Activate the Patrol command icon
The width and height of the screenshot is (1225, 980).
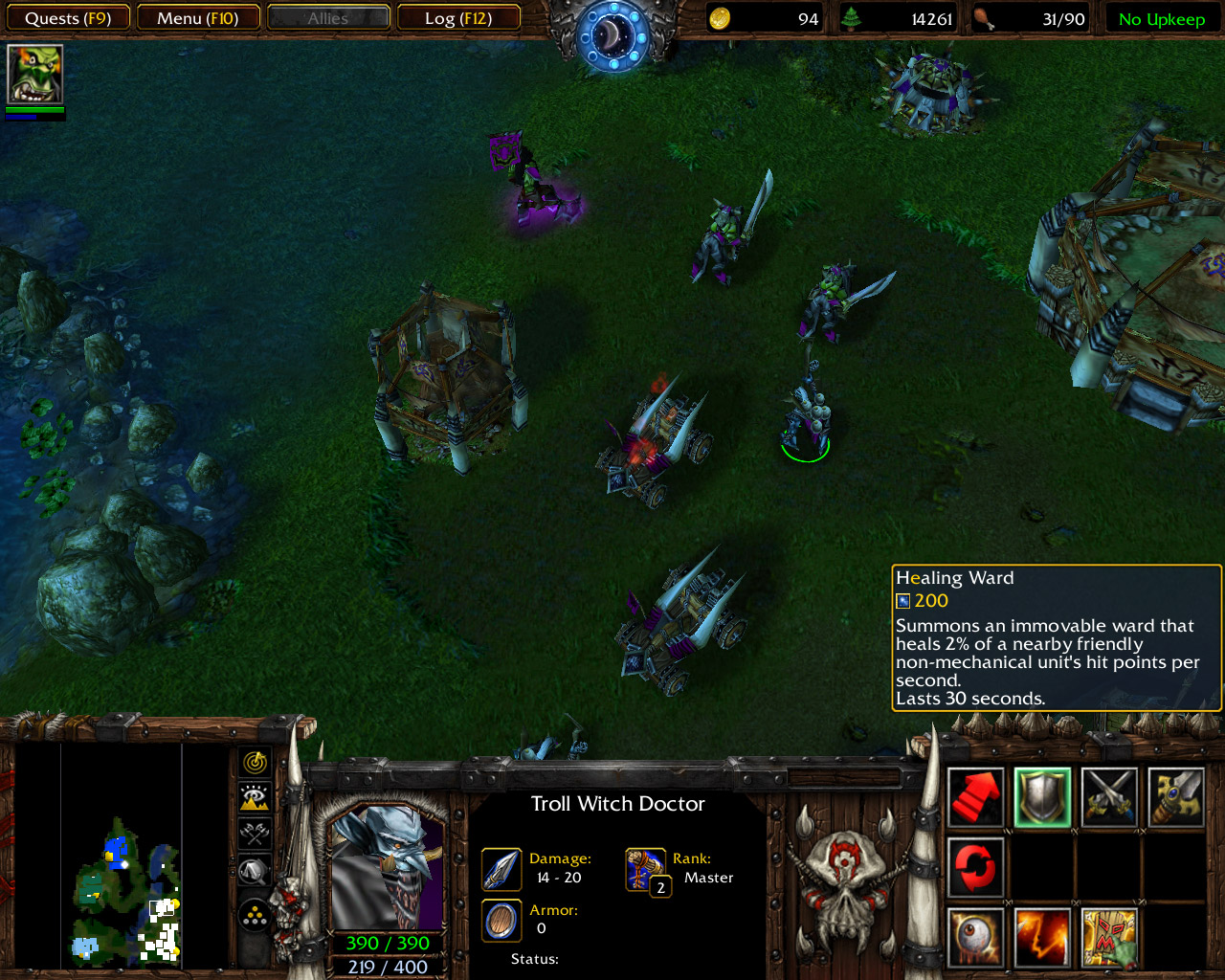coord(974,869)
